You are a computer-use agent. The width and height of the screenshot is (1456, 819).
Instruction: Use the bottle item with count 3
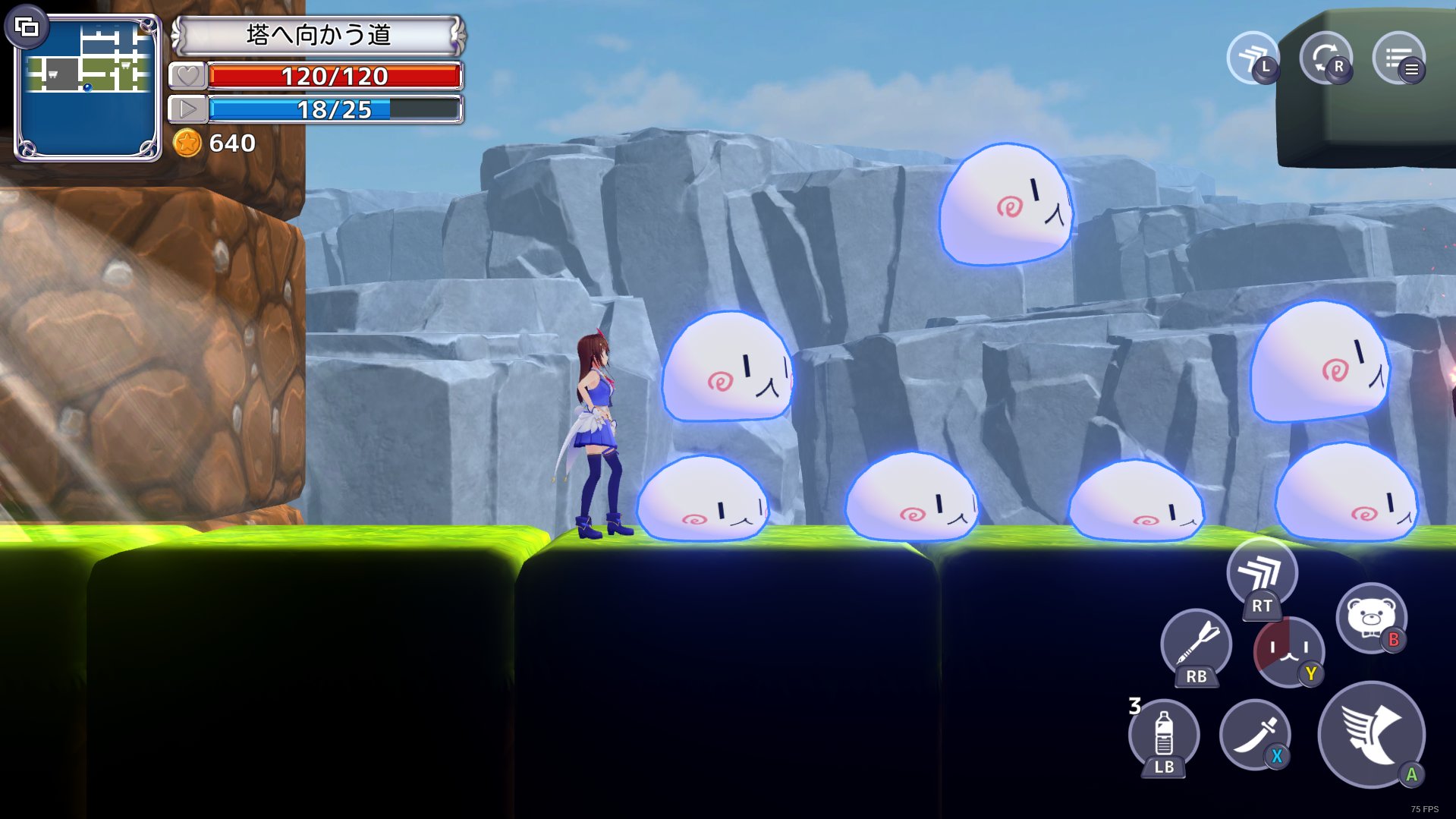pyautogui.click(x=1163, y=736)
